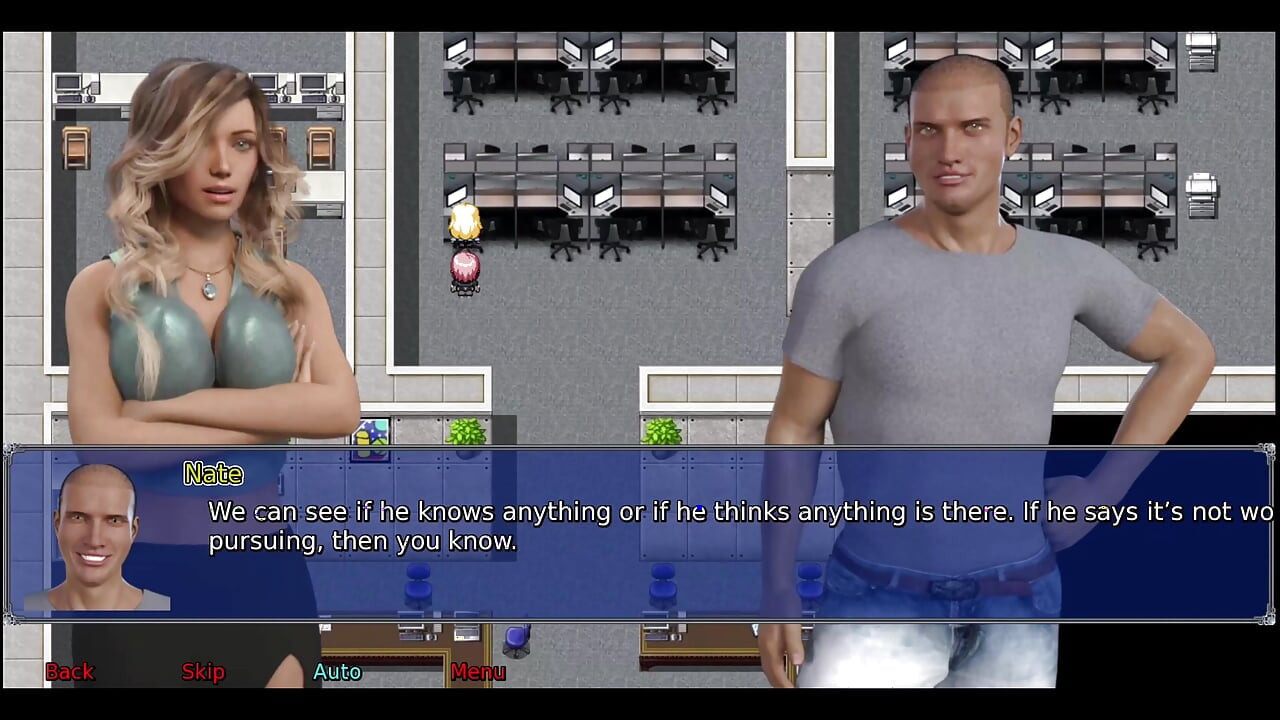Toggle Auto dialogue advance
The height and width of the screenshot is (720, 1280).
pyautogui.click(x=337, y=672)
